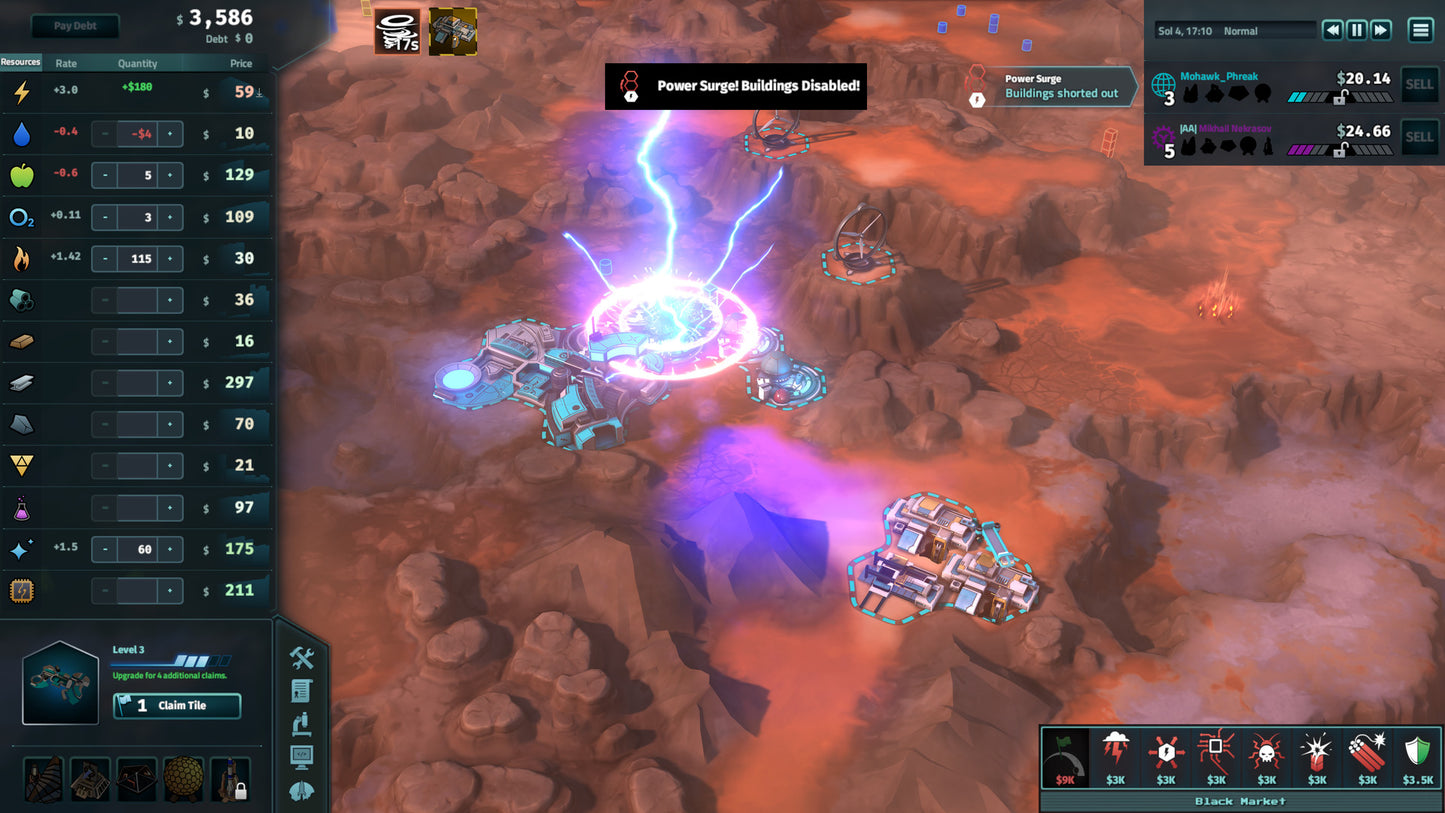This screenshot has height=813, width=1445.
Task: Slow down game with rewind button
Action: tap(1332, 30)
